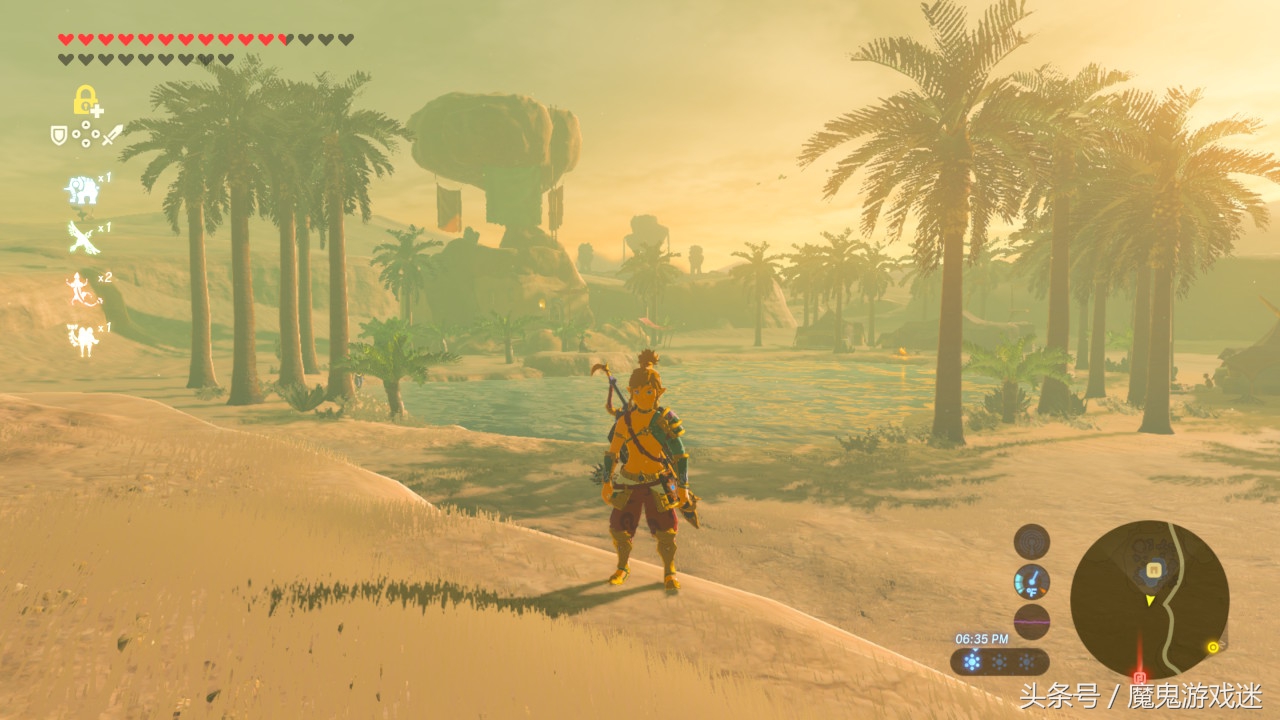Open the circular minimap
This screenshot has width=1280, height=720.
[x=1149, y=599]
